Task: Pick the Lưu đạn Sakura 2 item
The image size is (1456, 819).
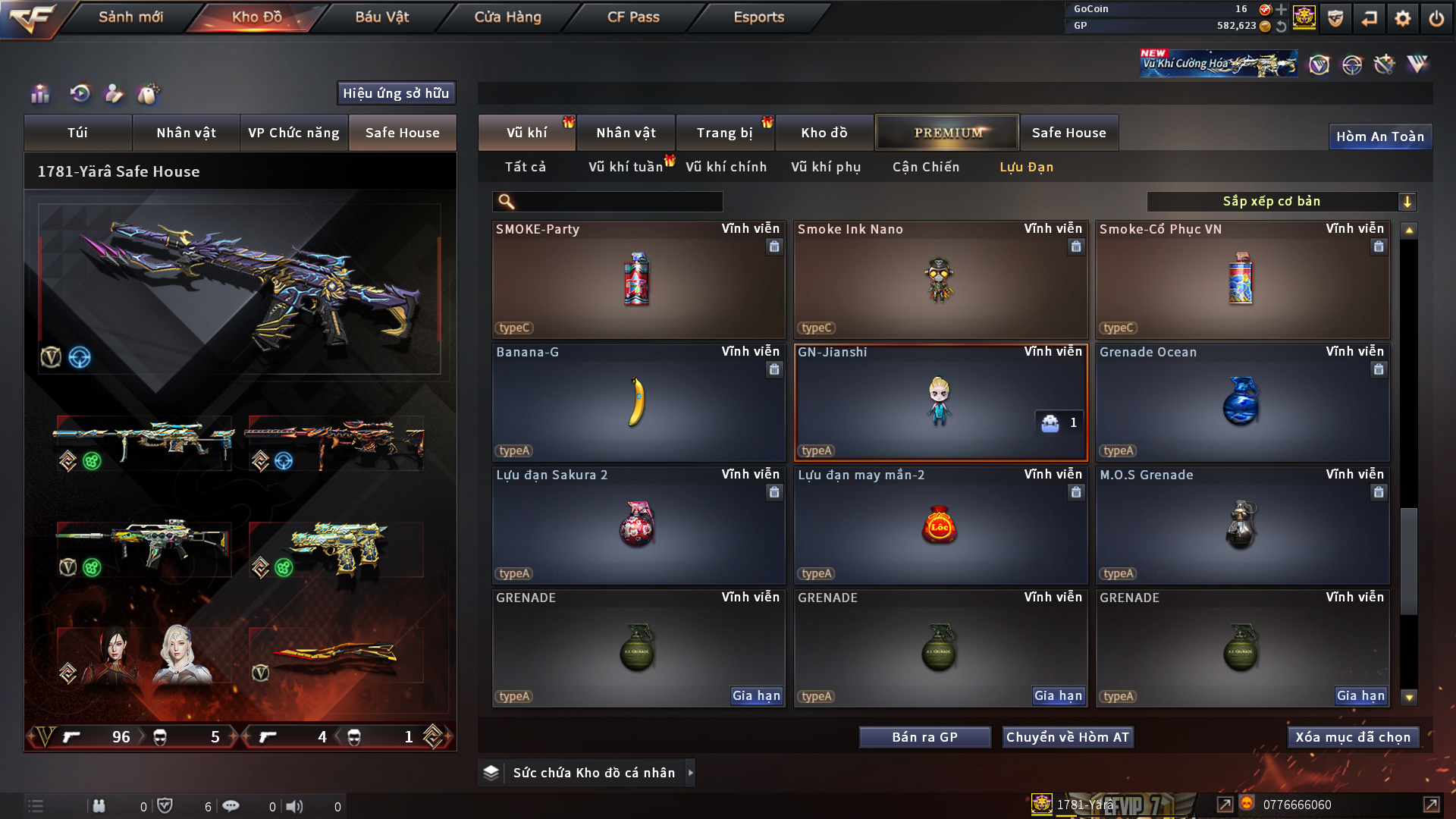Action: click(638, 526)
